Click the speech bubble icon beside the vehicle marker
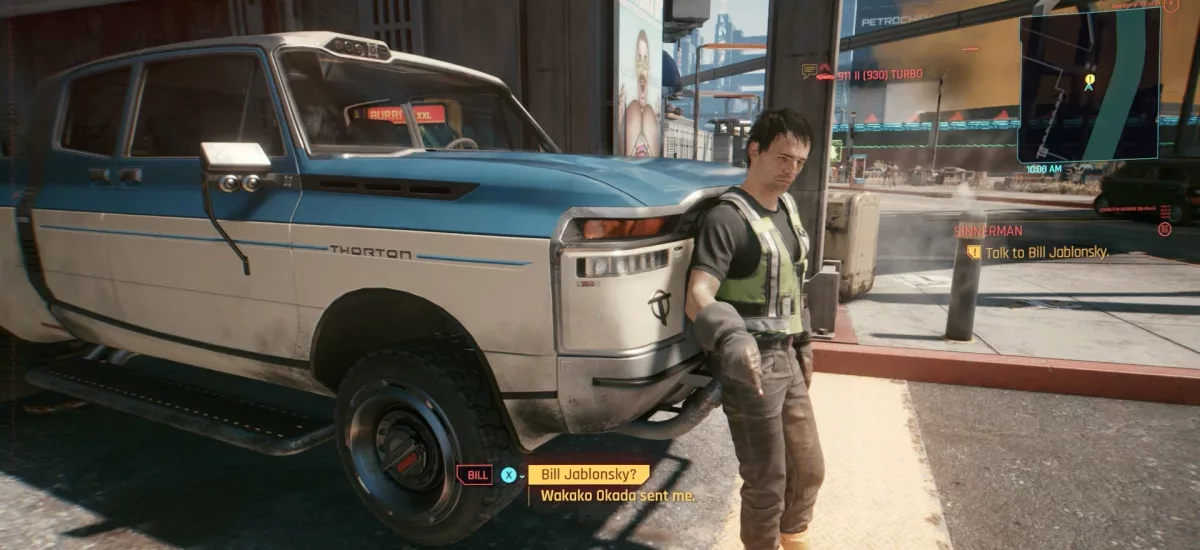 809,71
